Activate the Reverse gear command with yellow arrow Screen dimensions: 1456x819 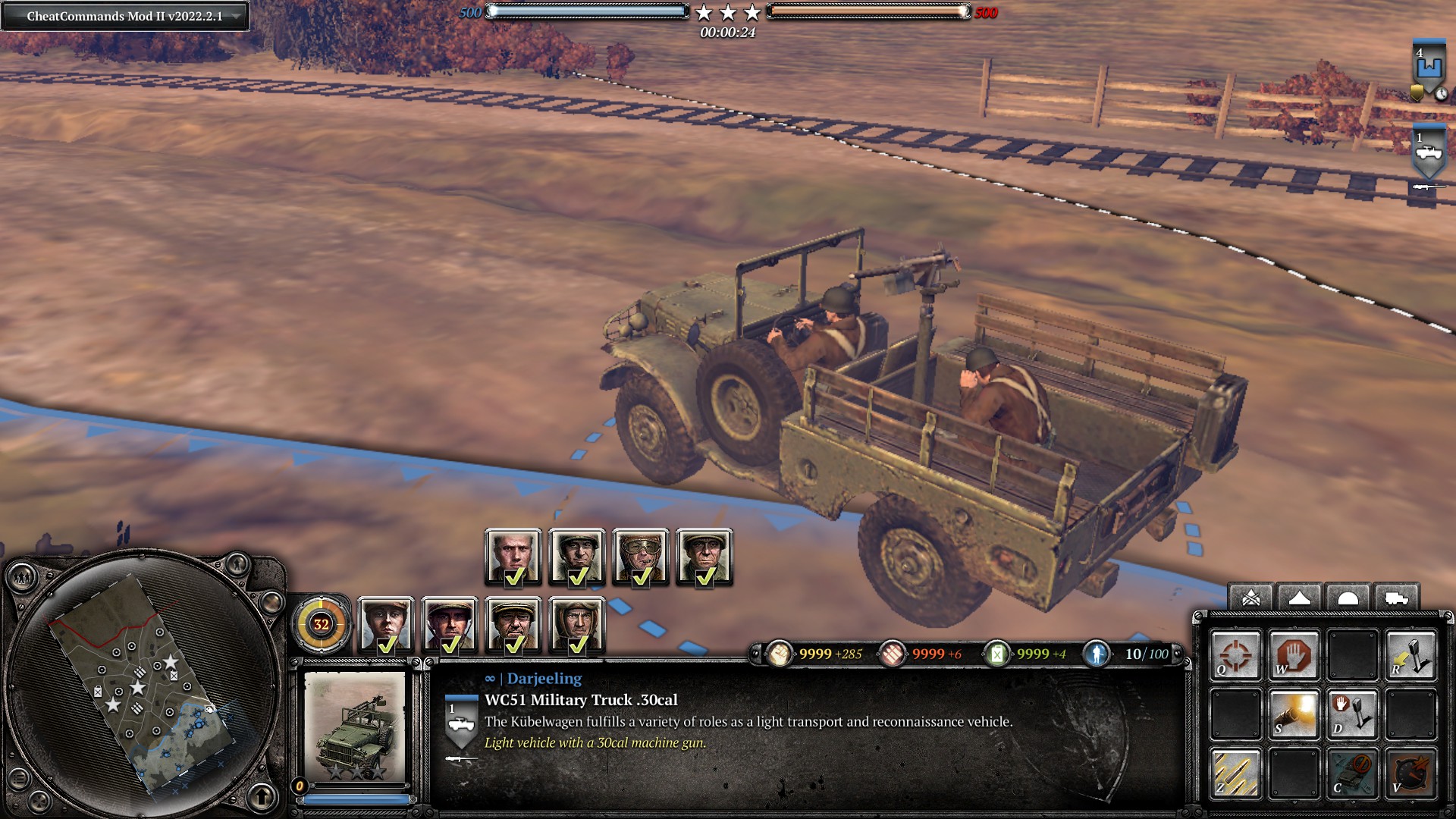(1410, 655)
